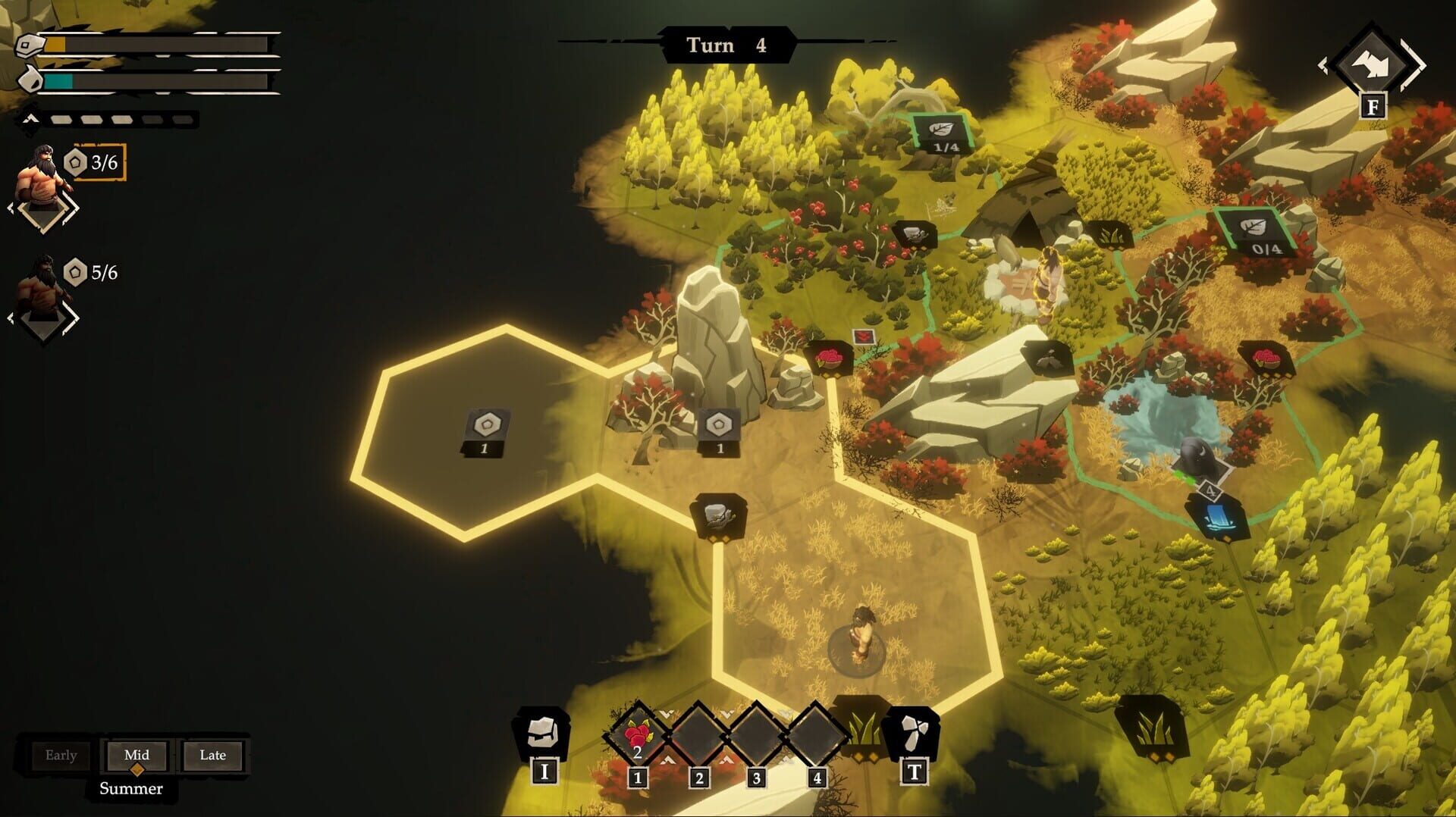Switch to the Early season tab

tap(61, 755)
